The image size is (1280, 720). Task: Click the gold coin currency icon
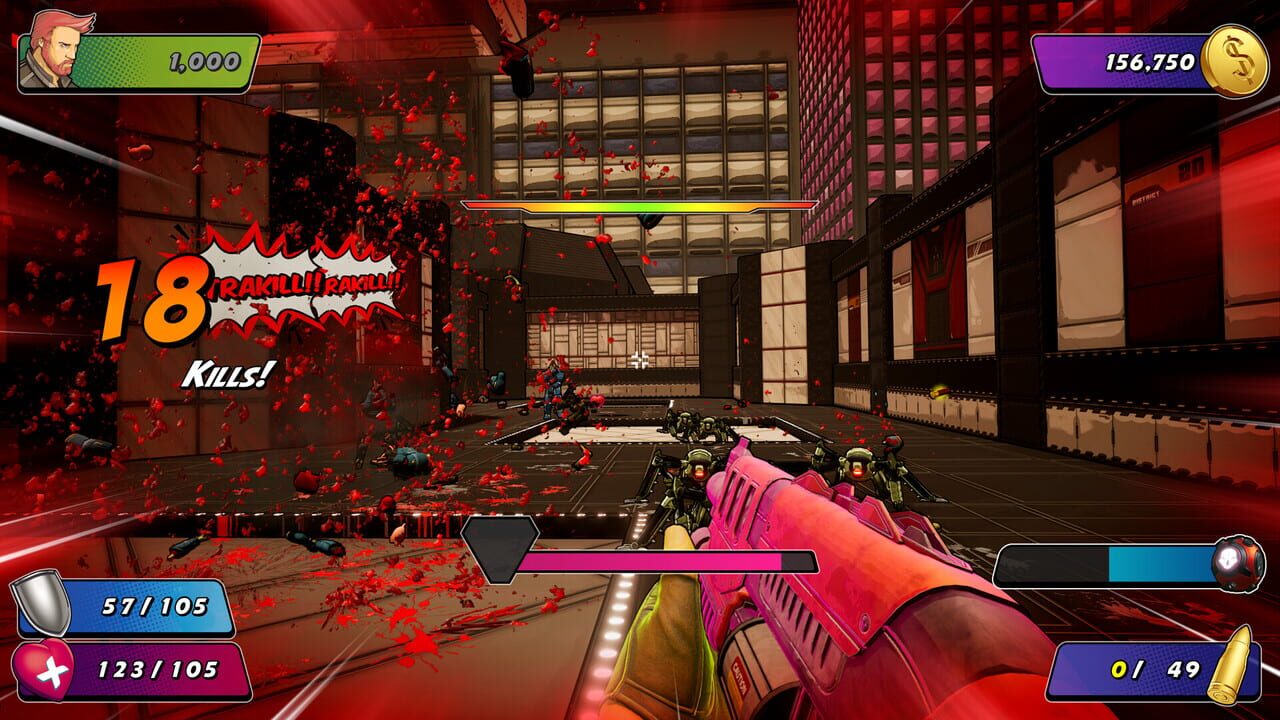[x=1238, y=62]
